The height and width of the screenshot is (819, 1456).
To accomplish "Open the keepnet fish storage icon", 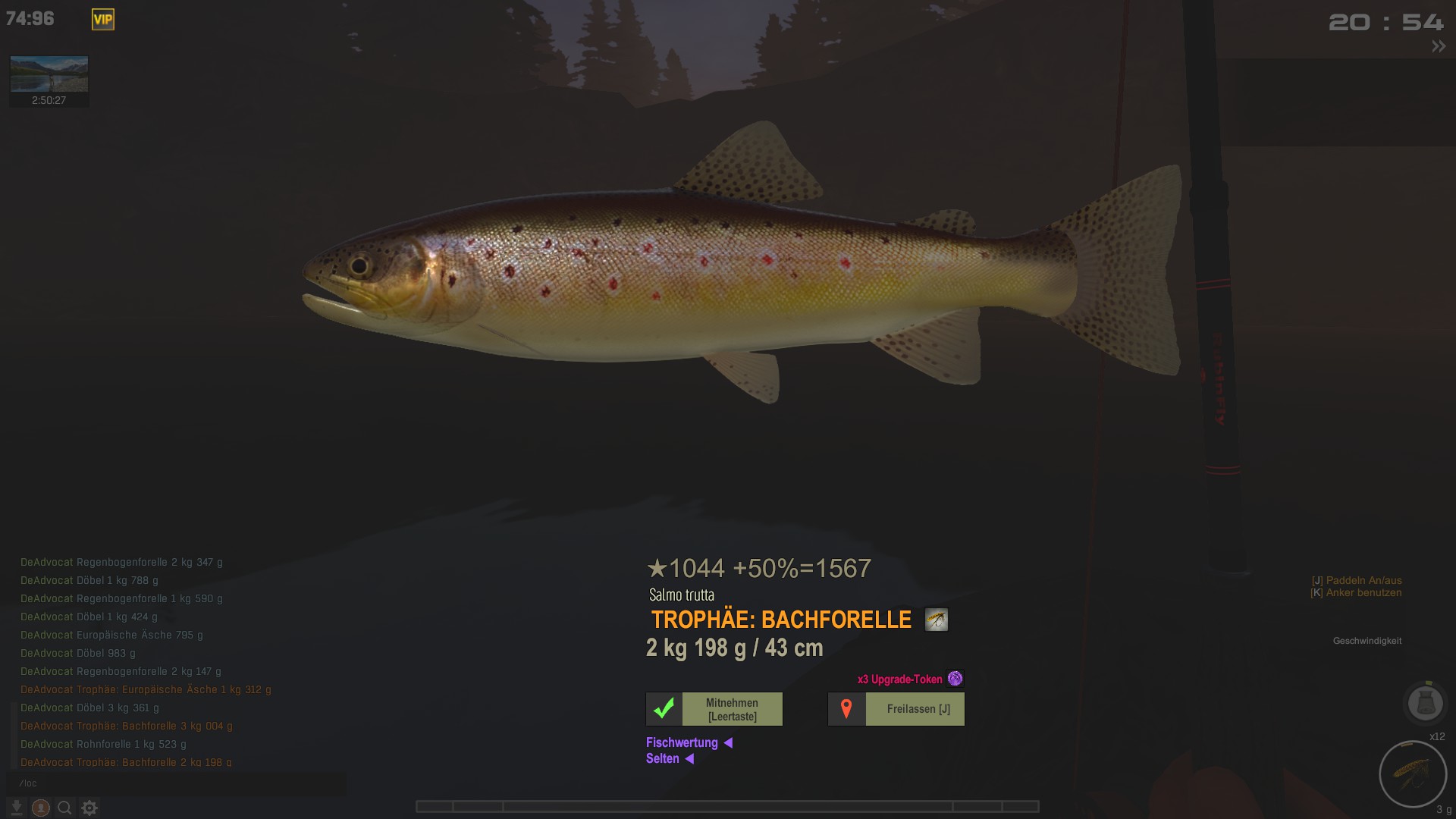I will click(1425, 703).
